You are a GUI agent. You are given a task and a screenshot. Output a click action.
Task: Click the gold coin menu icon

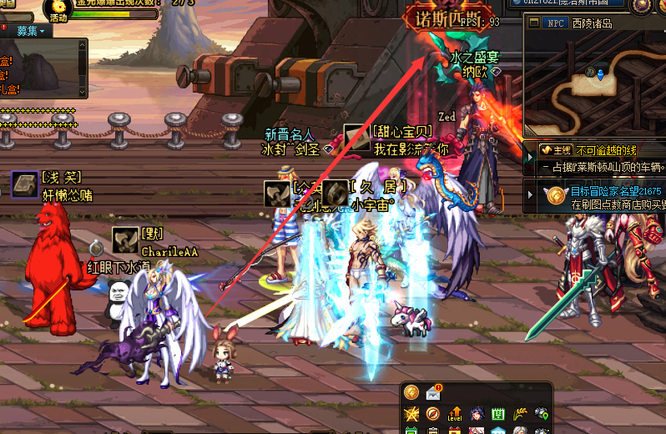411,392
